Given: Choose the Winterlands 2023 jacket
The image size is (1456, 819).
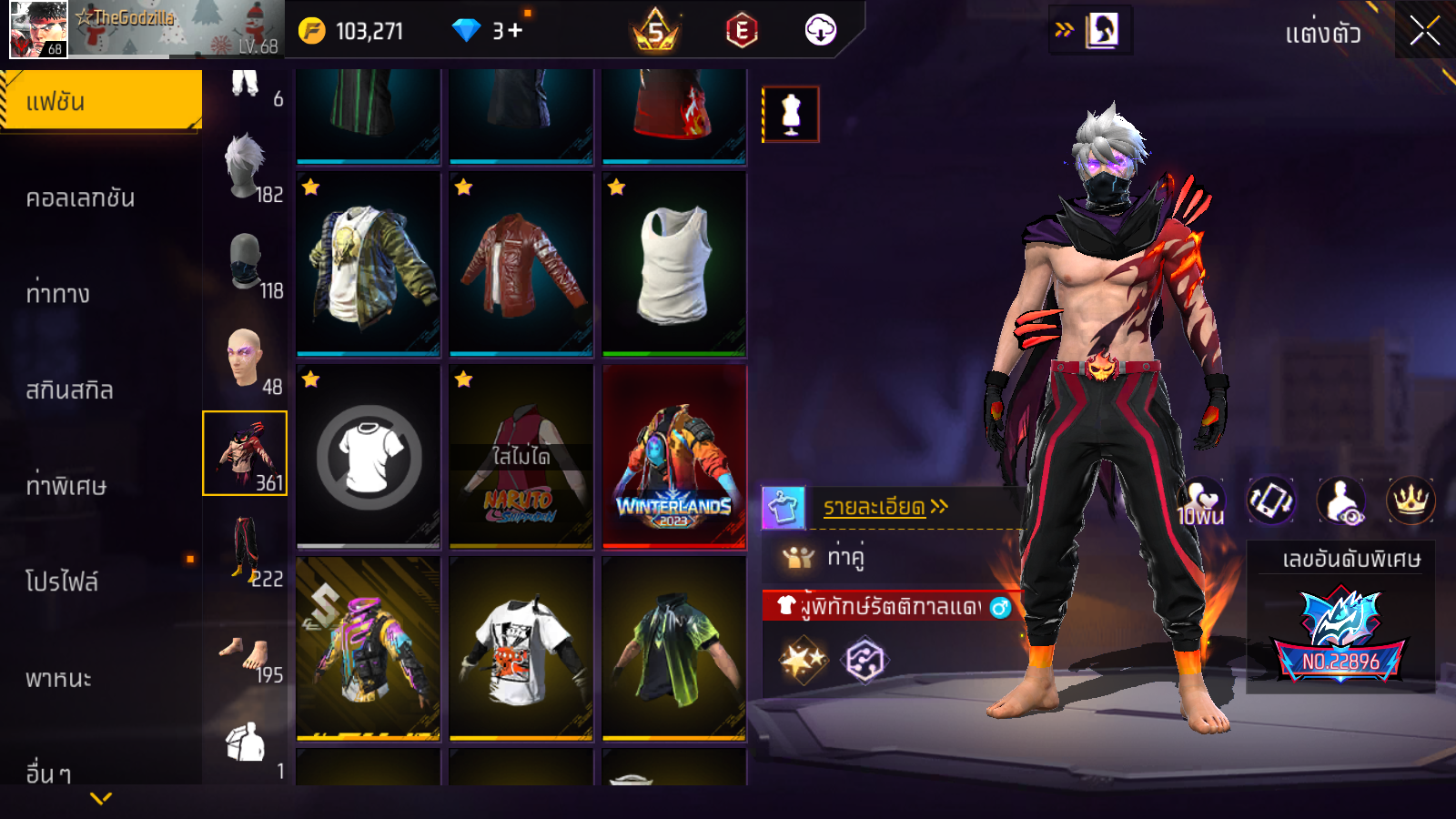Looking at the screenshot, I should coord(674,456).
